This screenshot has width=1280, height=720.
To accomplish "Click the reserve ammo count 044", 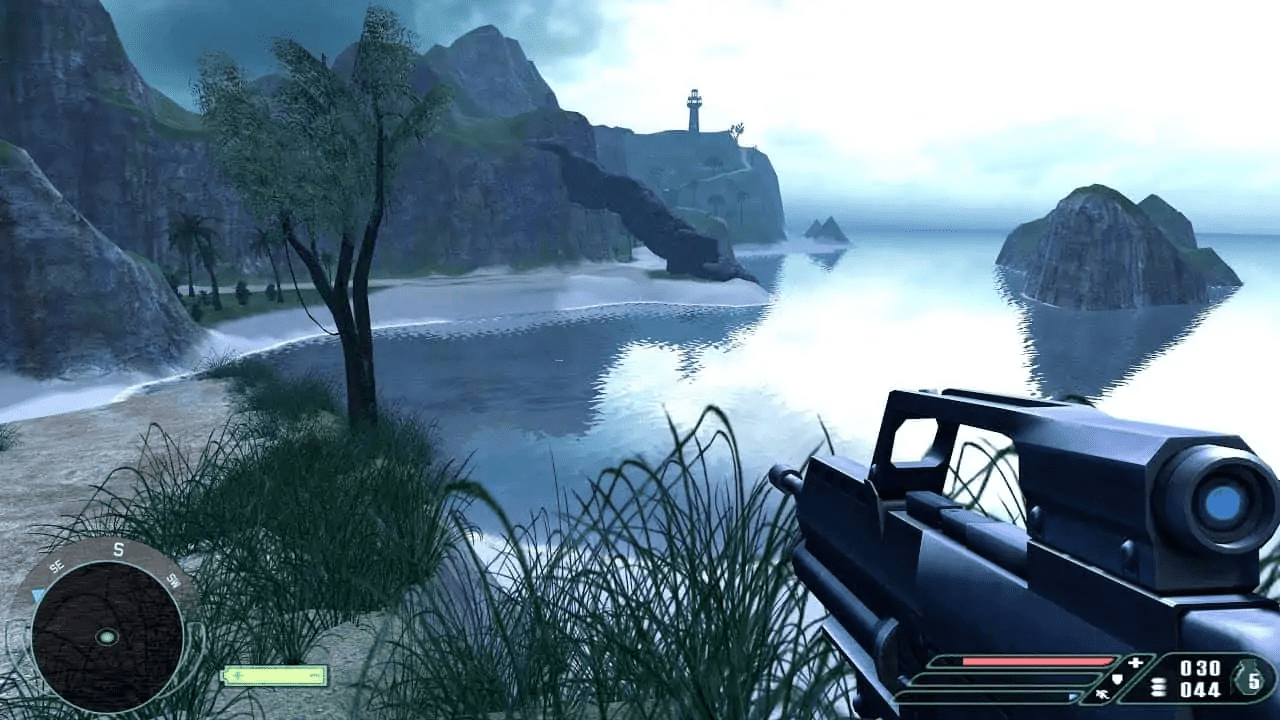I will tap(1201, 690).
